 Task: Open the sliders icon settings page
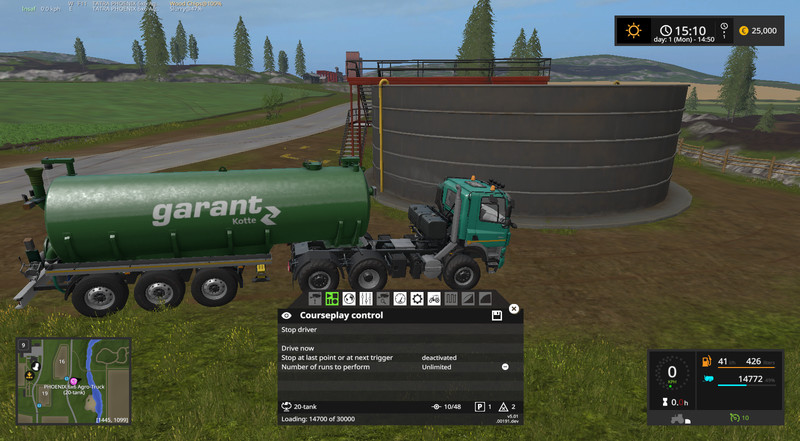(x=366, y=298)
